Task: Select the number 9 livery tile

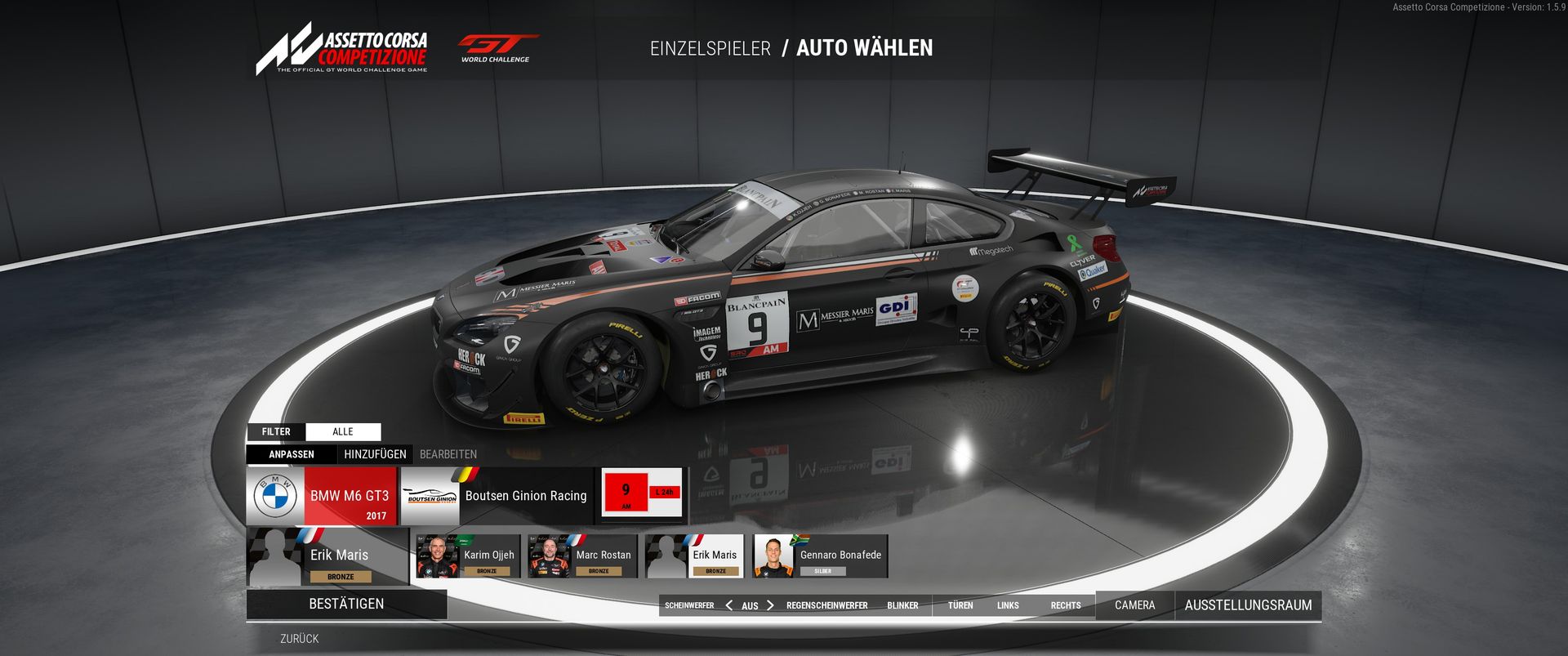Action: [x=642, y=493]
